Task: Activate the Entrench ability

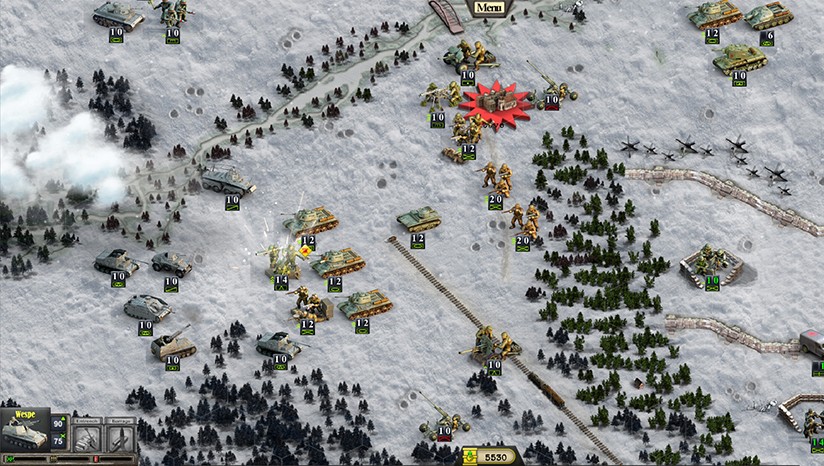Action: (88, 439)
